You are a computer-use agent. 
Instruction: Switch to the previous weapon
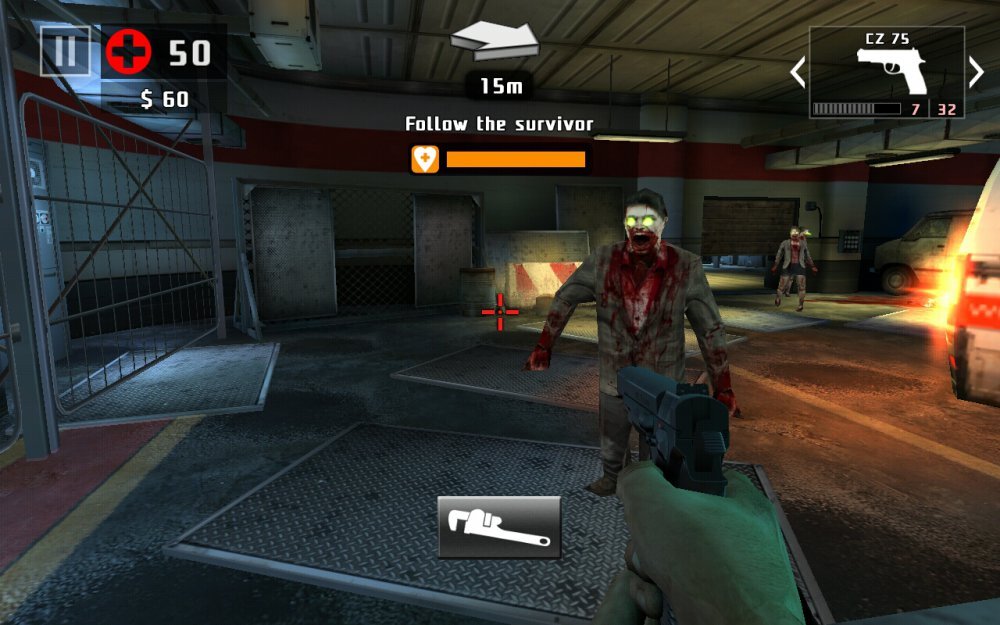click(797, 72)
